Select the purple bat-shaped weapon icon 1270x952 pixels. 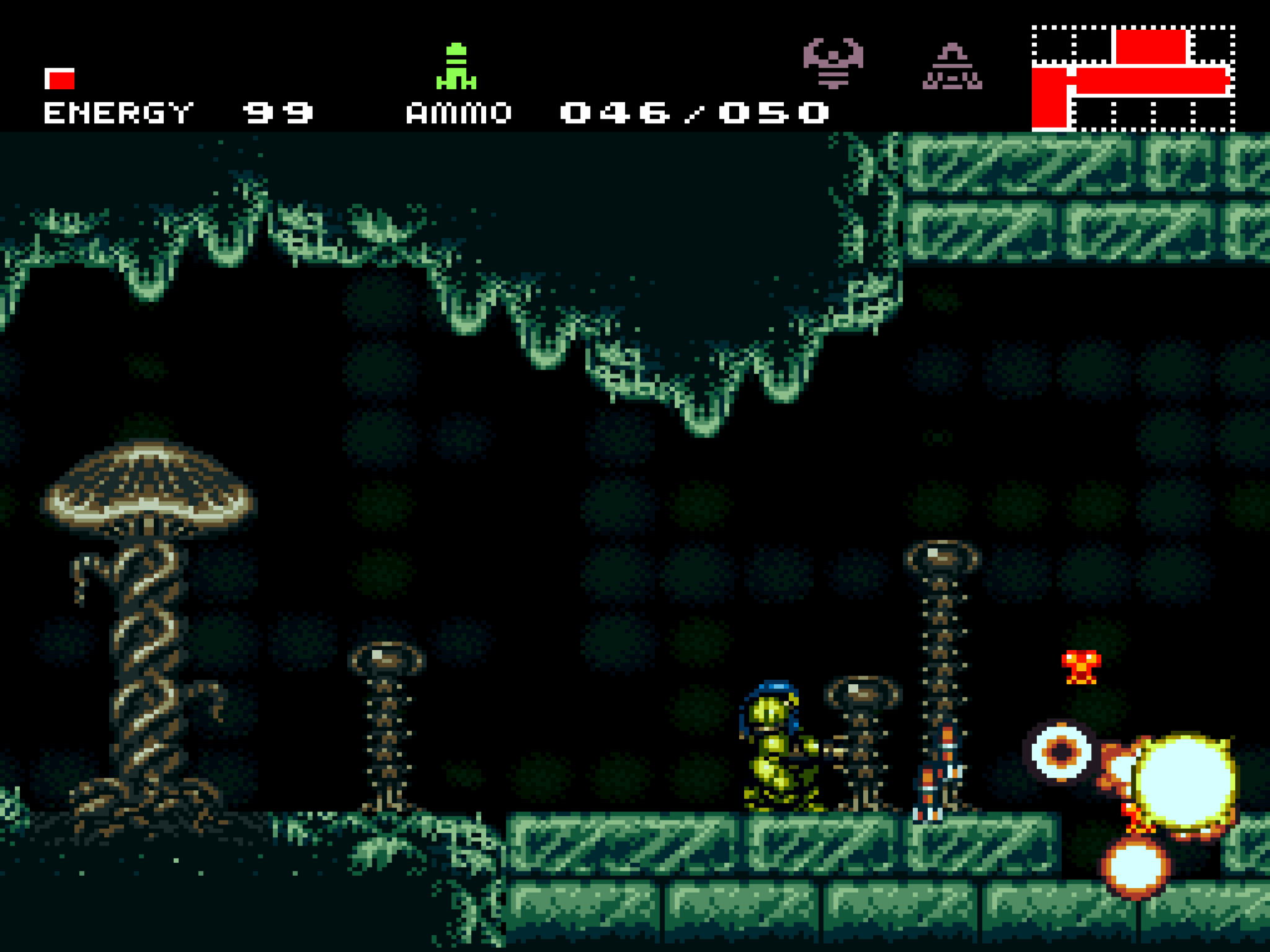coord(833,62)
